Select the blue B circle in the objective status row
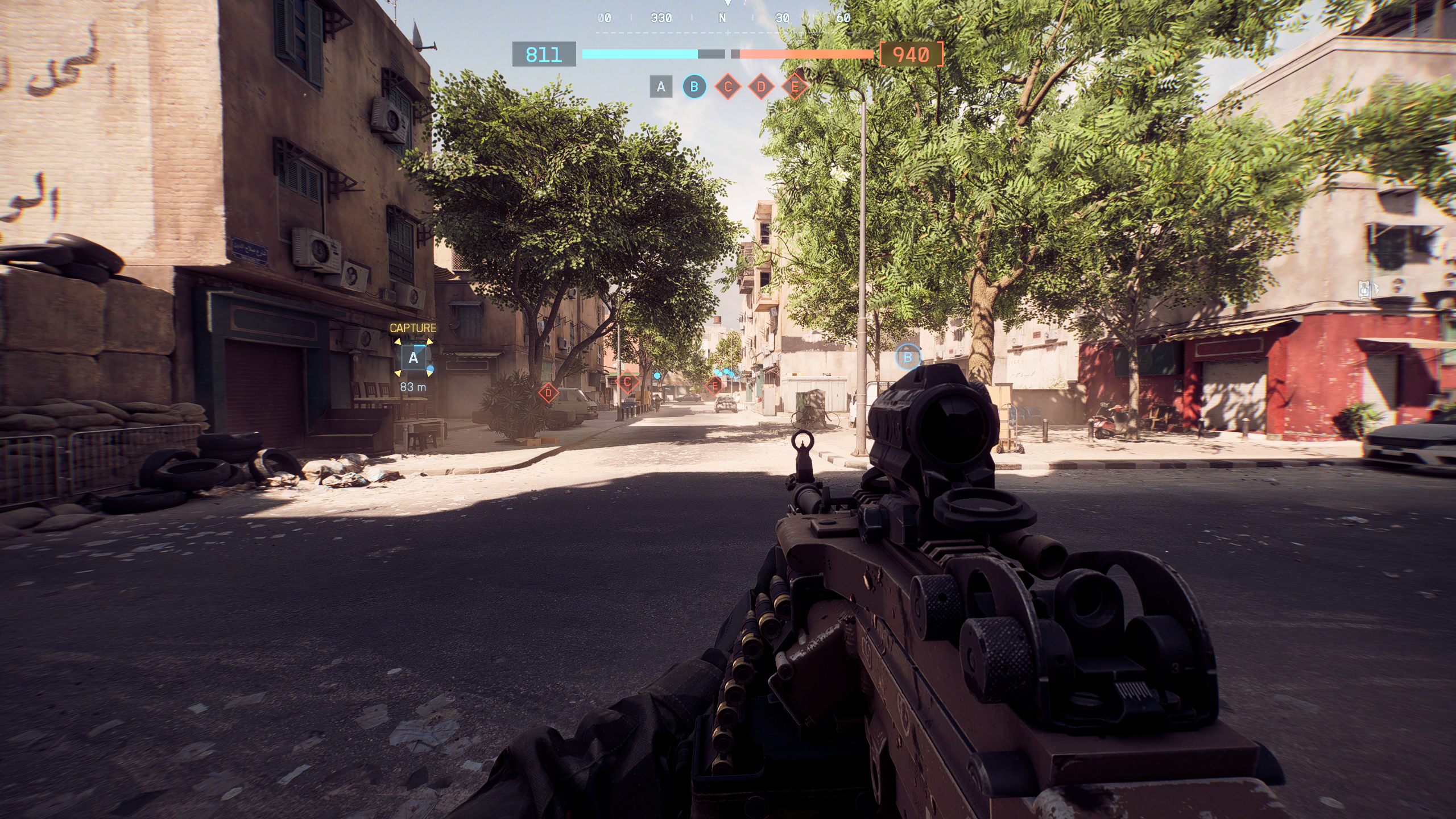Viewport: 1456px width, 819px height. [694, 87]
